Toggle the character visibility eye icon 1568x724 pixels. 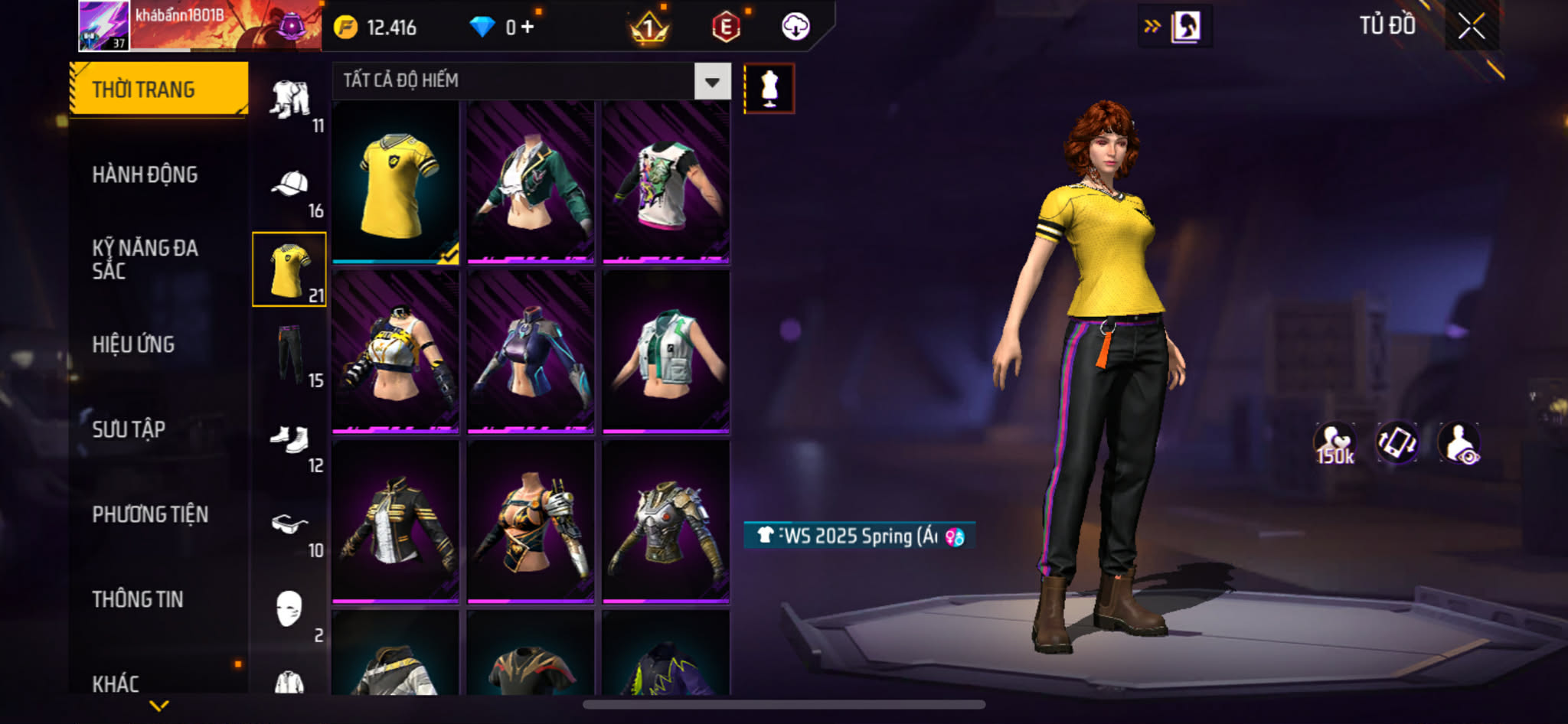(1459, 444)
